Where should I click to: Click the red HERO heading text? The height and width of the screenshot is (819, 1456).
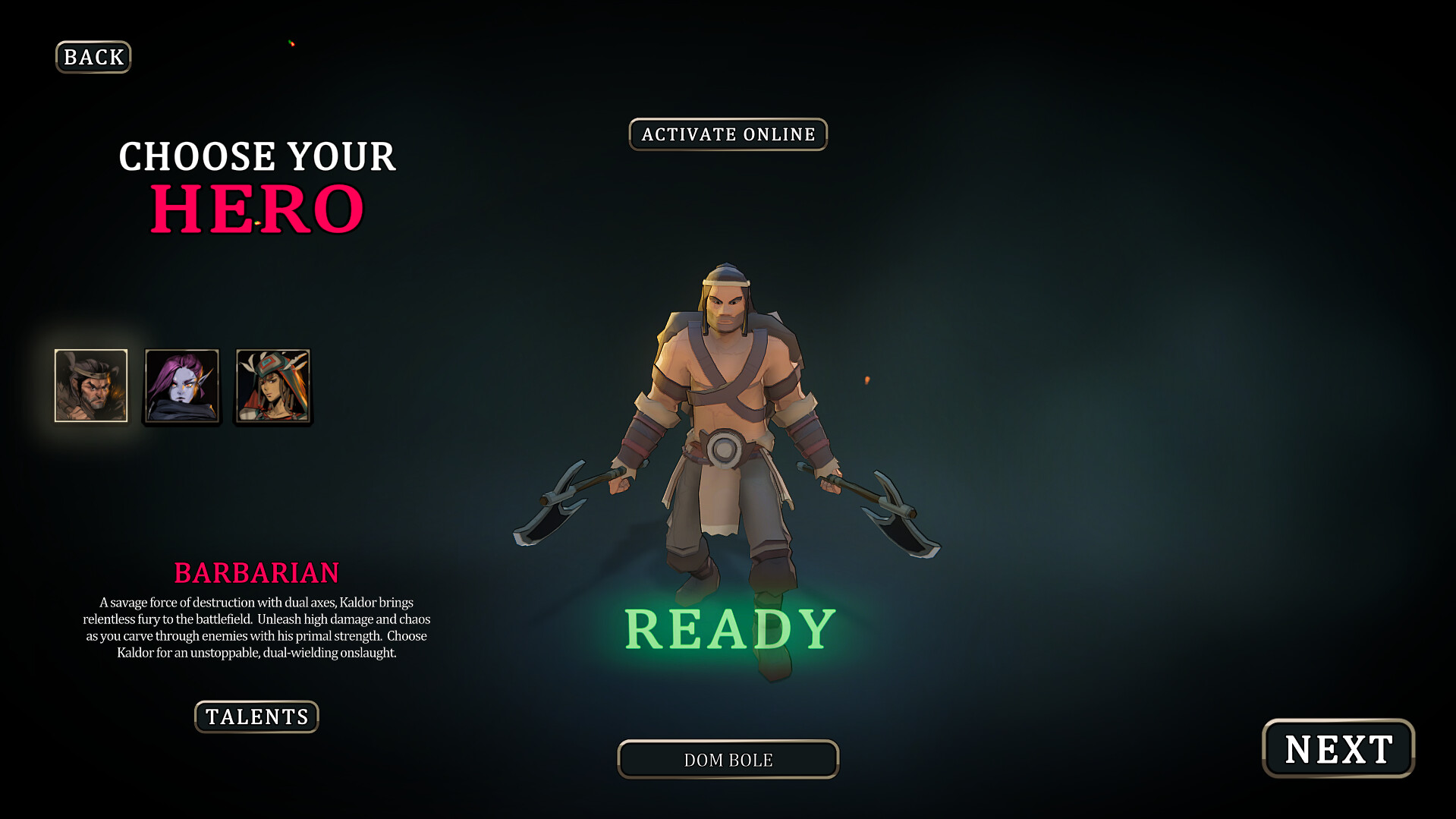point(256,206)
